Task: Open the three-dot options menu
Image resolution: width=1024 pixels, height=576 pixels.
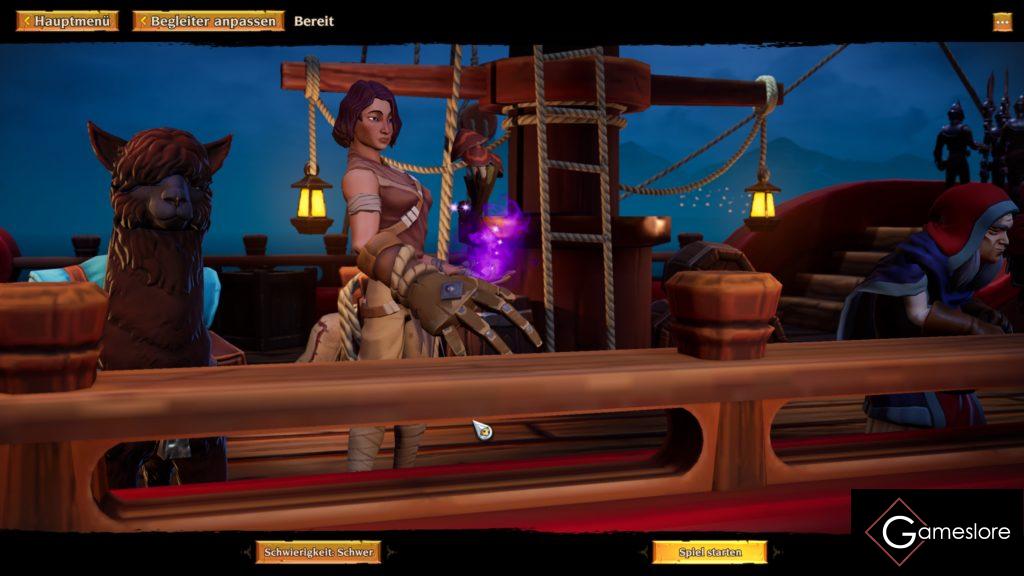Action: (1002, 21)
